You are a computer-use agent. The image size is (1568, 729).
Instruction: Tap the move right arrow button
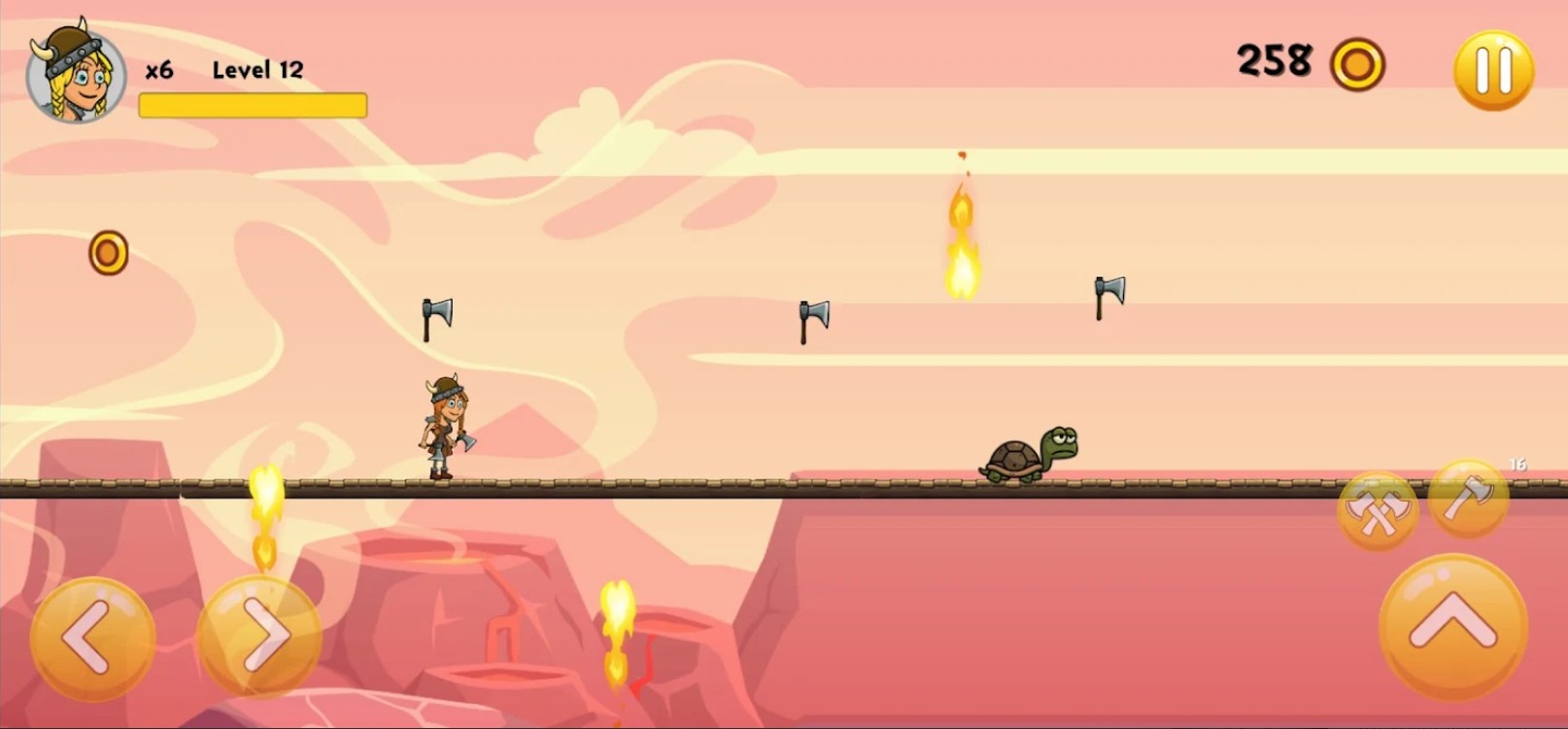click(x=259, y=637)
